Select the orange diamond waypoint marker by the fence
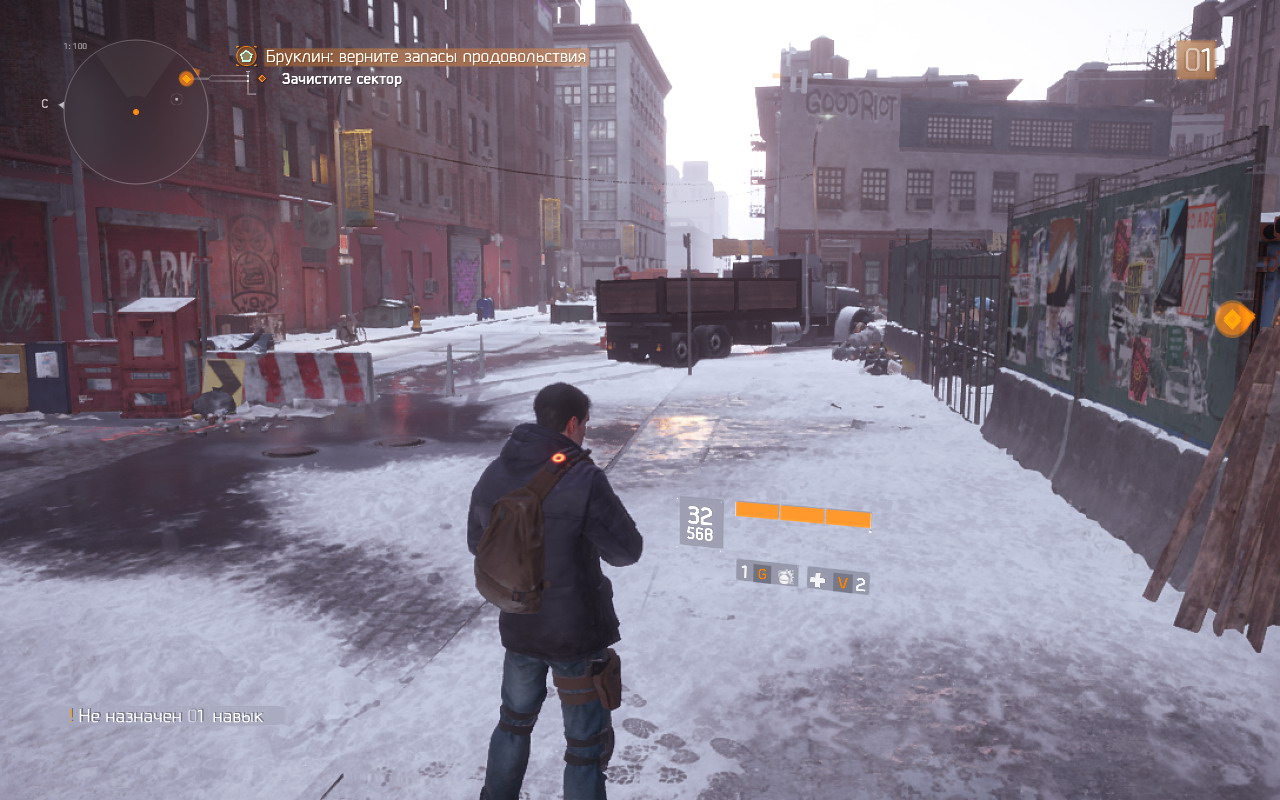This screenshot has height=800, width=1280. pos(1235,319)
